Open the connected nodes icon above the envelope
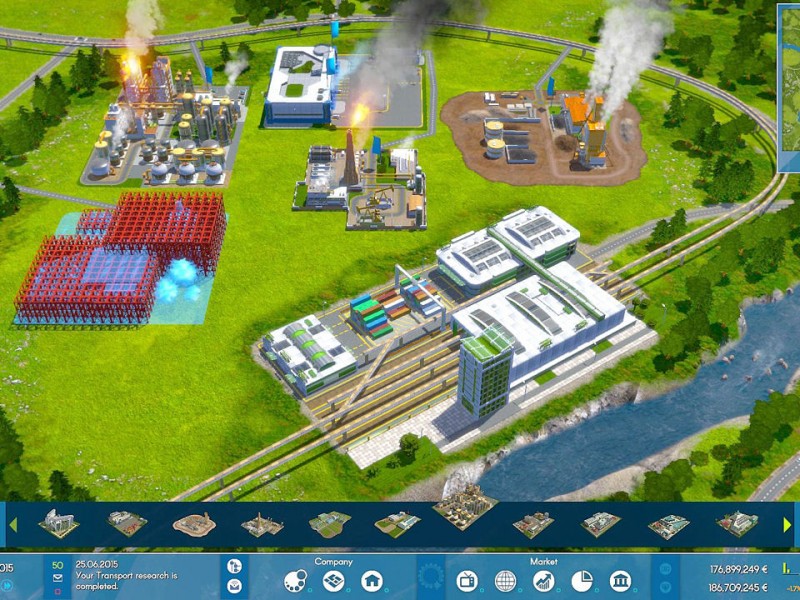 pyautogui.click(x=234, y=566)
